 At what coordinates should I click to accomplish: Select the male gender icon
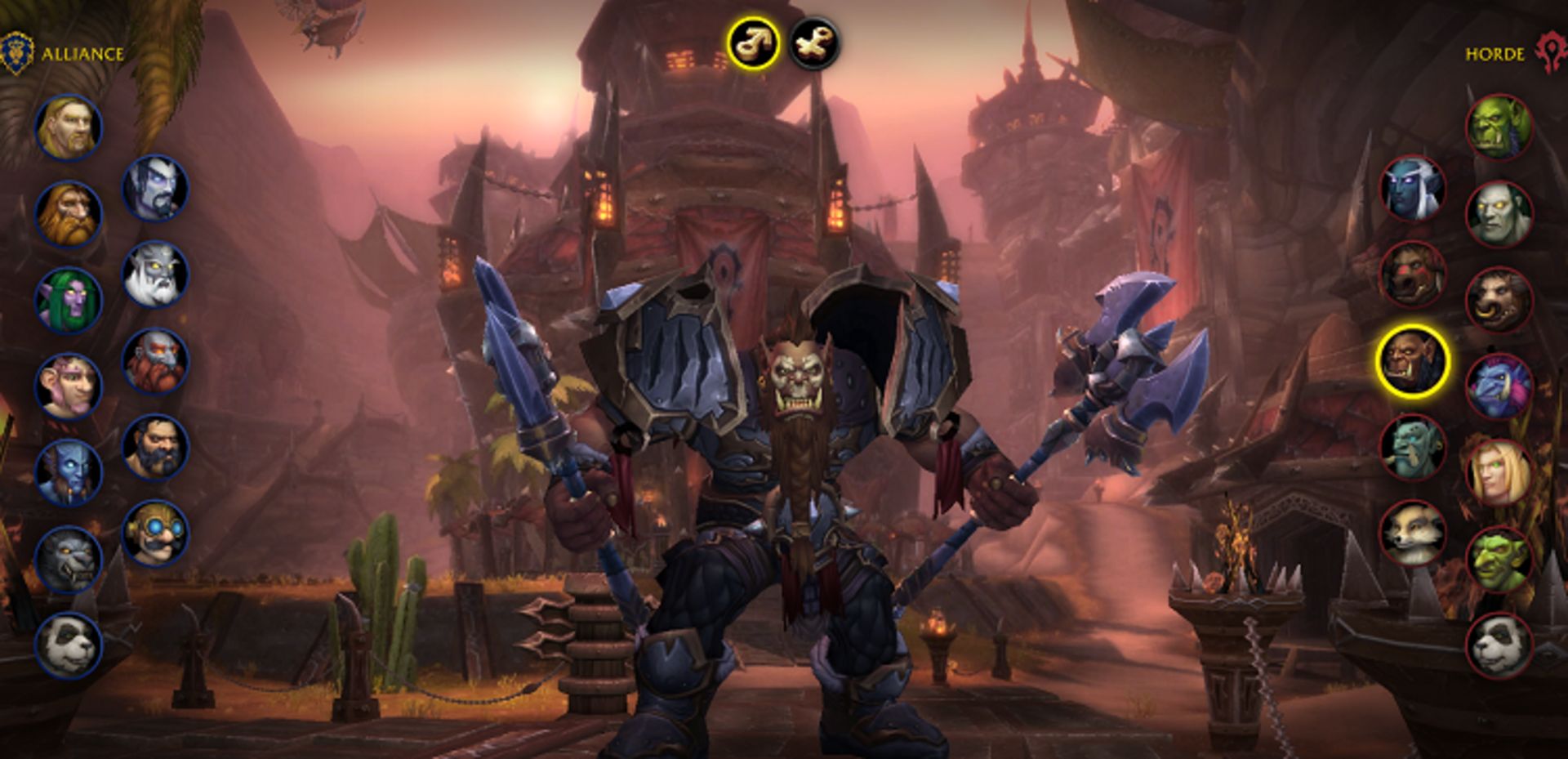click(x=752, y=43)
